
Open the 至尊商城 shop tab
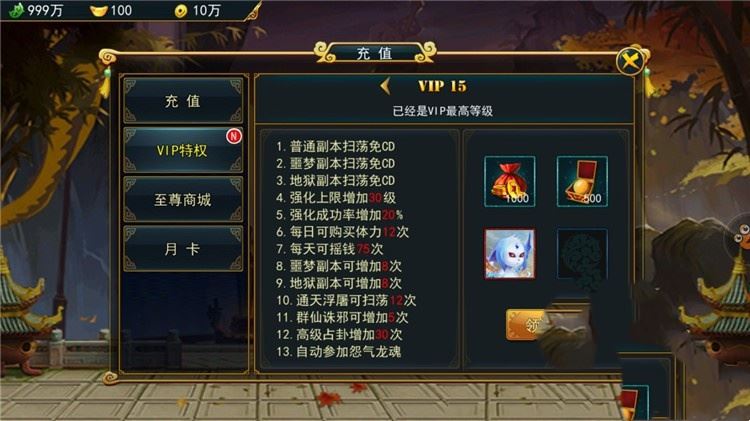[x=182, y=199]
